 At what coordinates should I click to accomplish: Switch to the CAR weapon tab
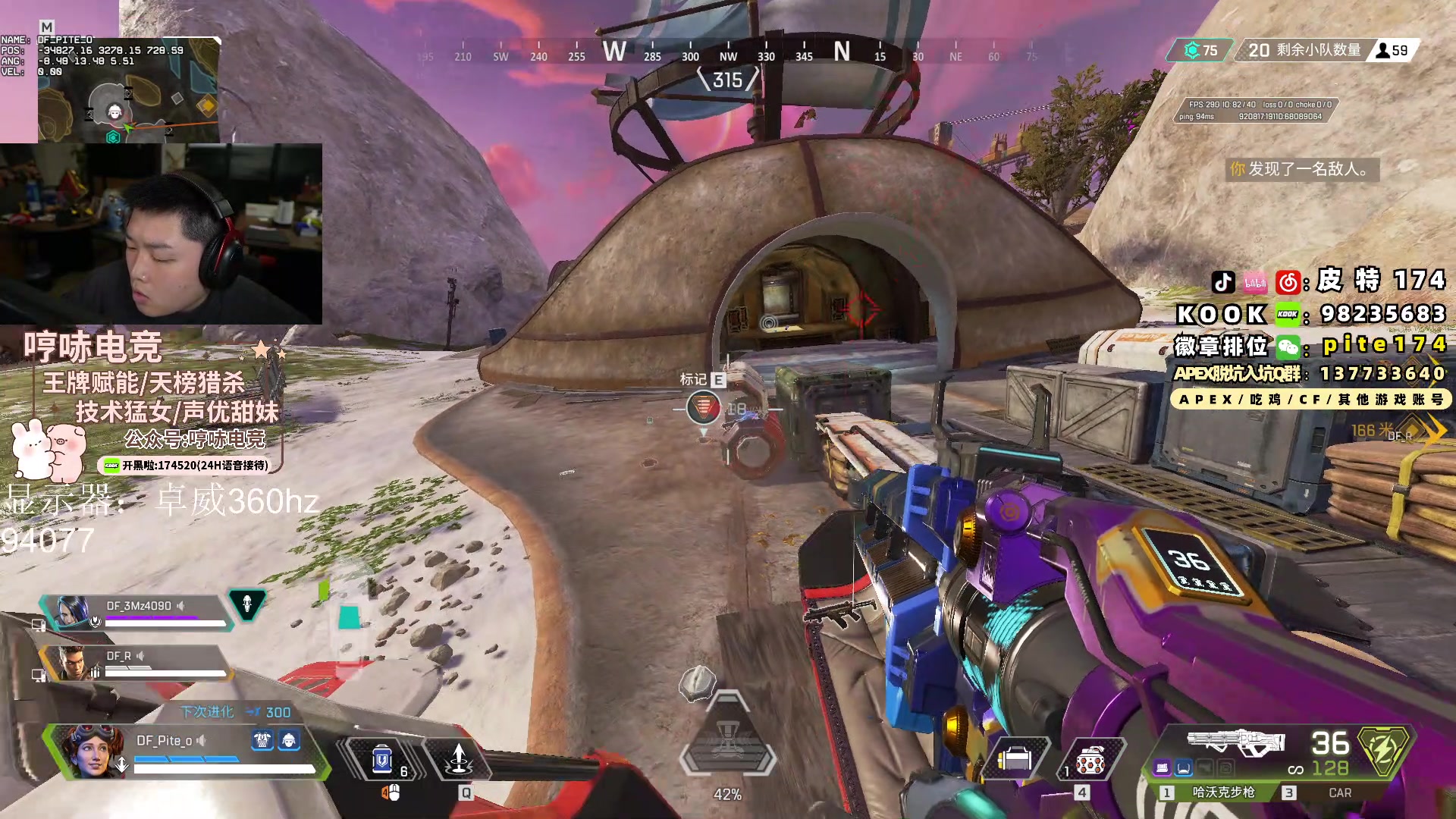click(x=1339, y=792)
